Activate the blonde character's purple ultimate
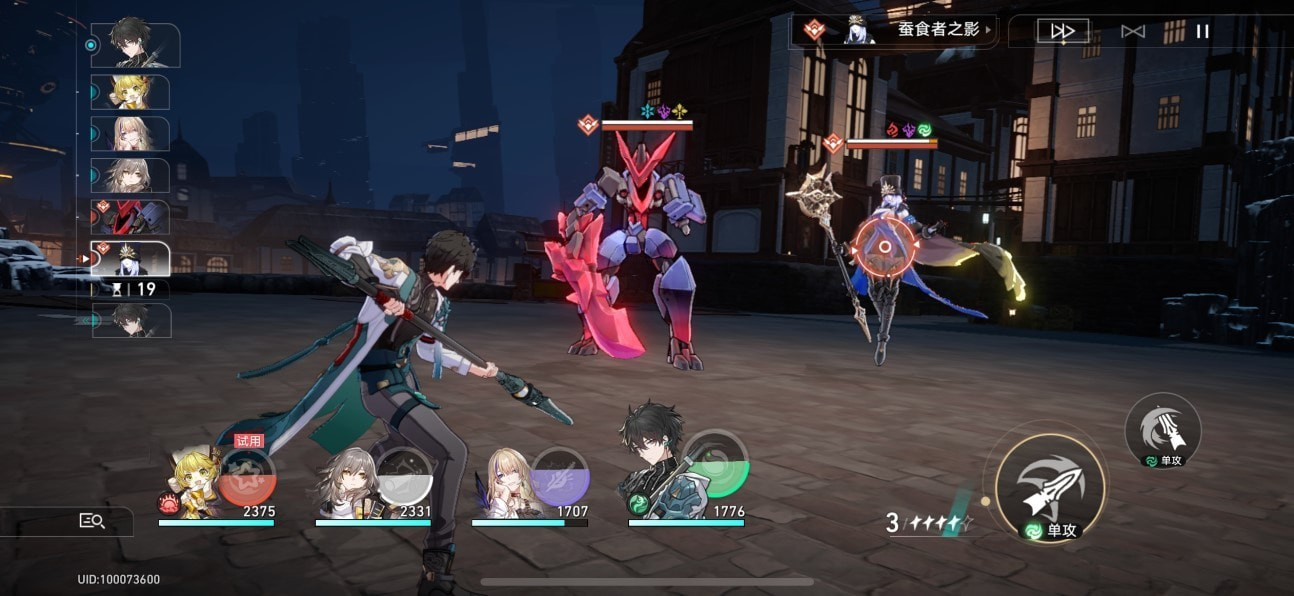The image size is (1294, 596). [x=559, y=474]
